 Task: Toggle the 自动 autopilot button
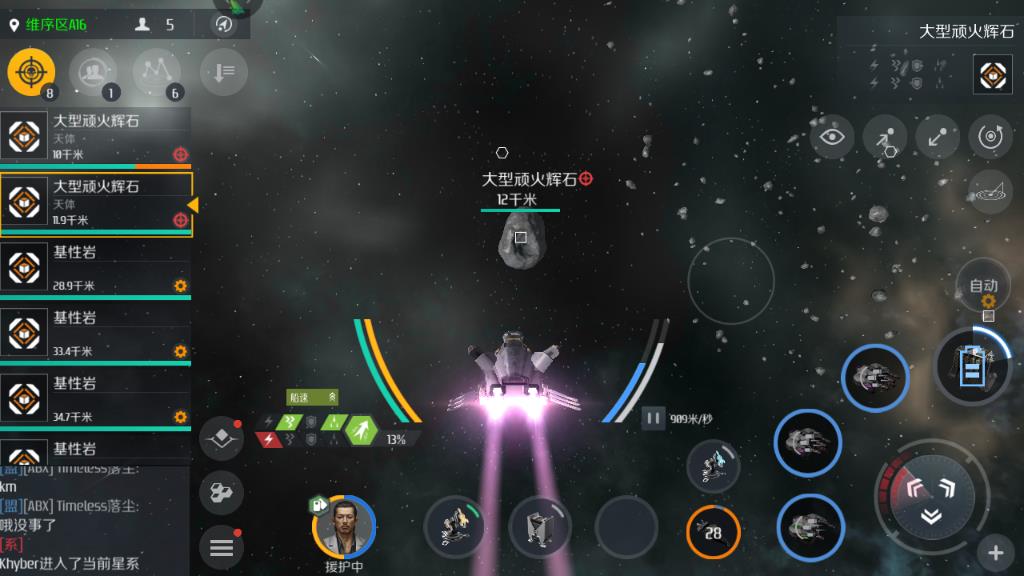[x=984, y=287]
